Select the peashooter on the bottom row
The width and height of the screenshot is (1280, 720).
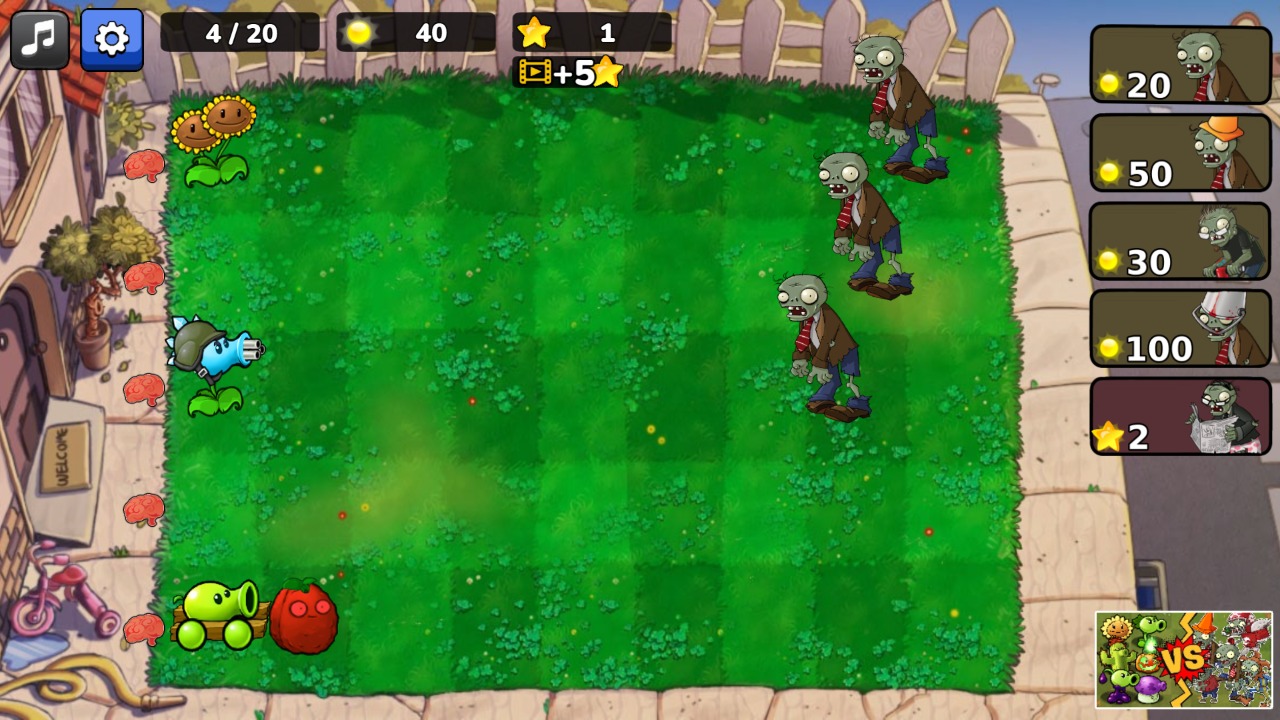(213, 610)
